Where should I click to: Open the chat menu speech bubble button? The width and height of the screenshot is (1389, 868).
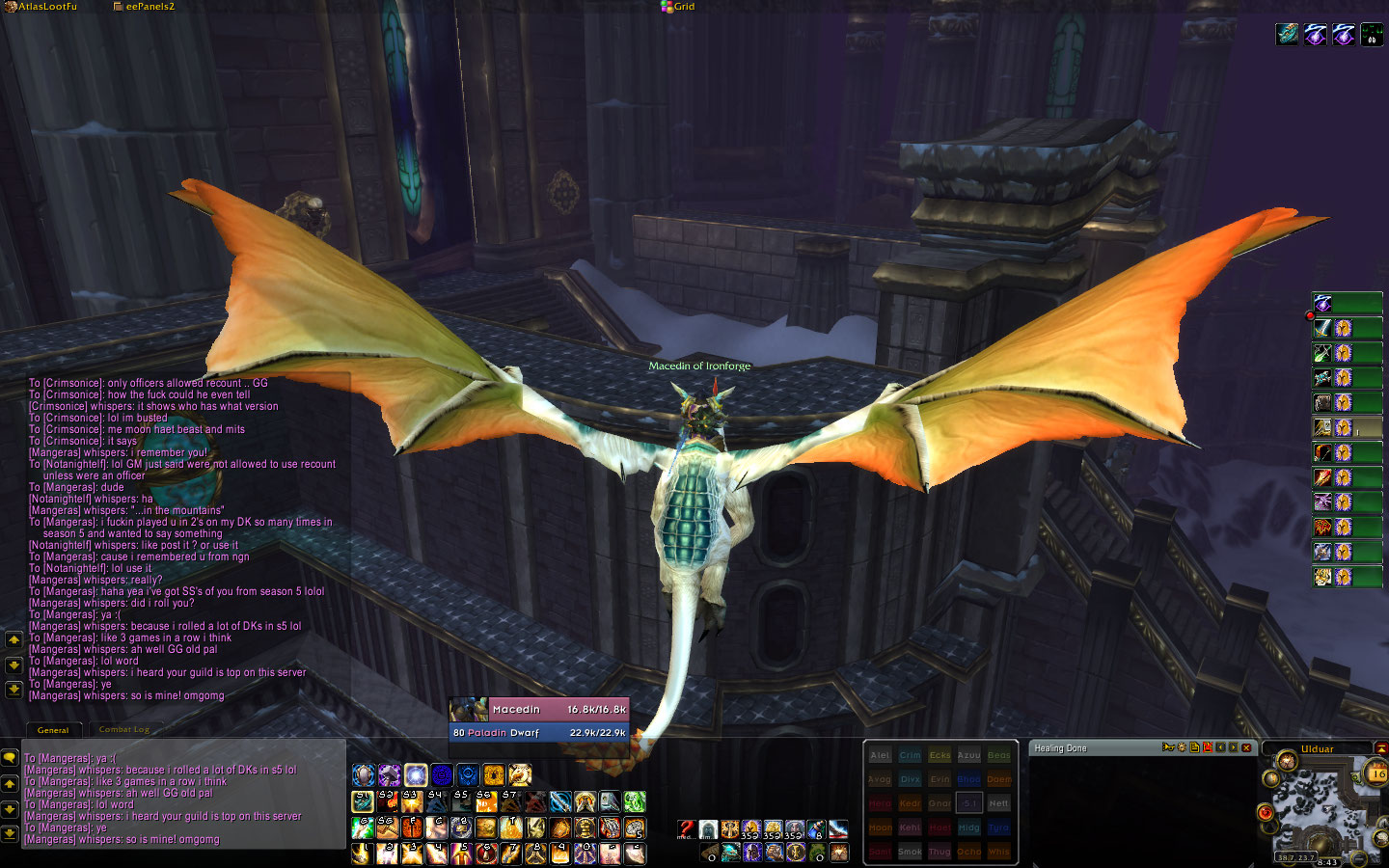tap(10, 758)
